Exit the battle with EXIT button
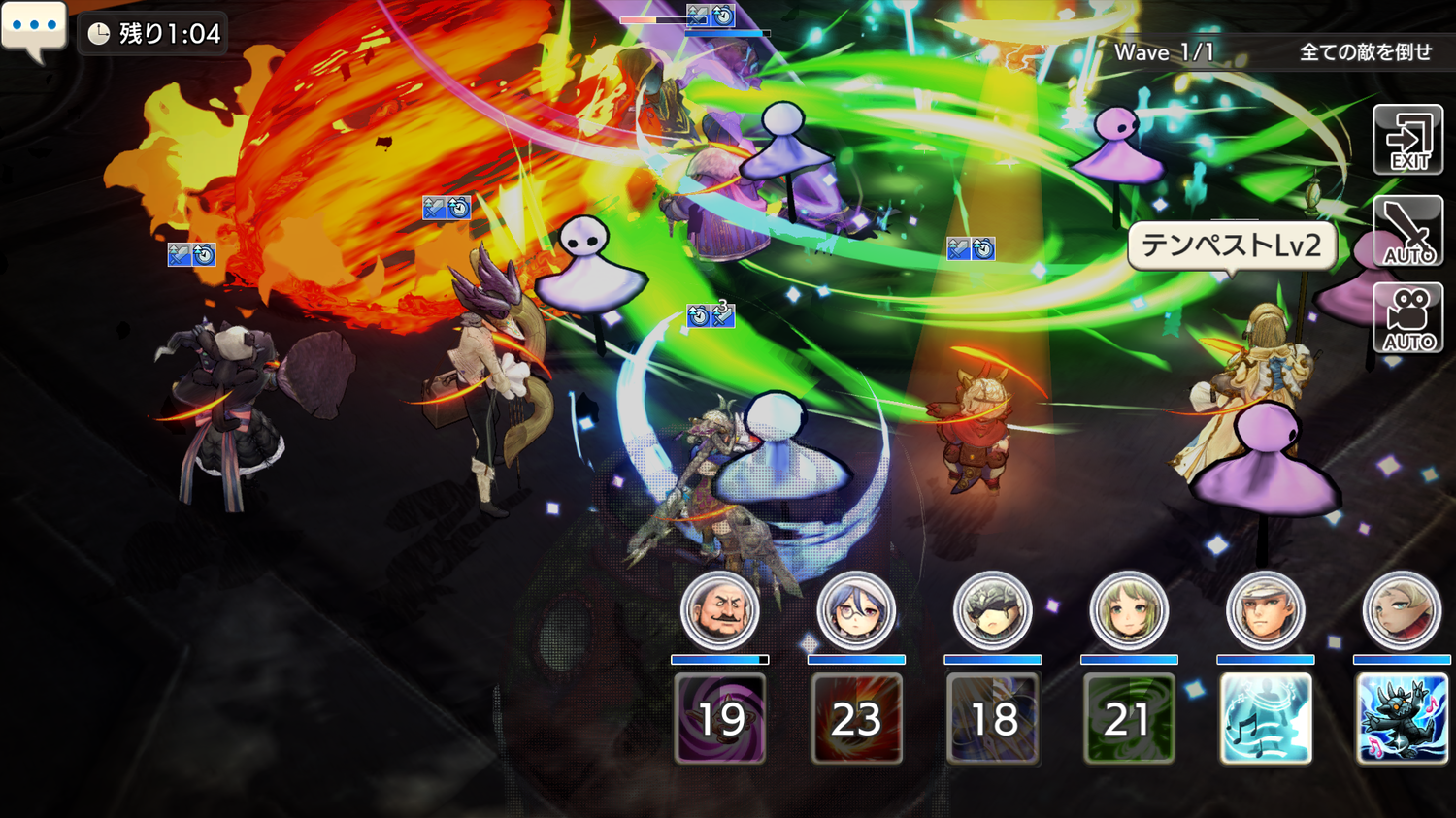 click(1407, 141)
